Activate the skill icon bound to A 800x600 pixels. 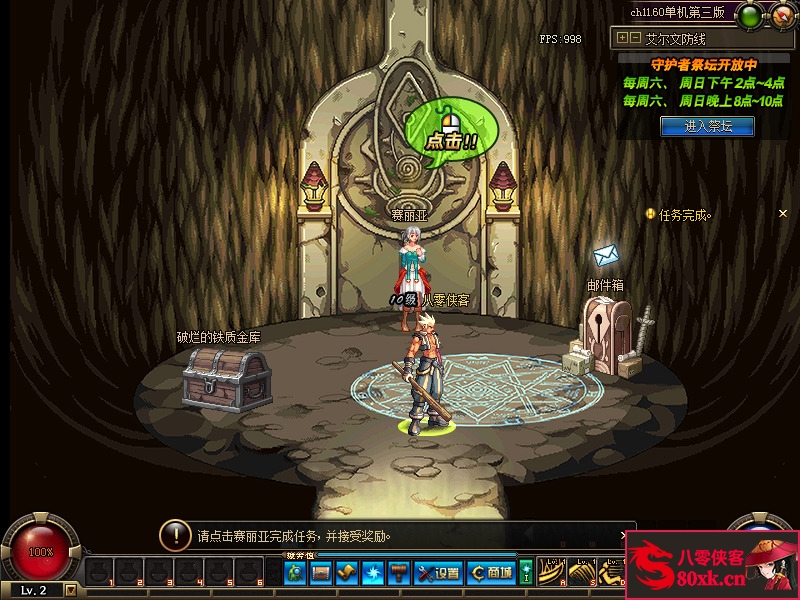coord(551,573)
